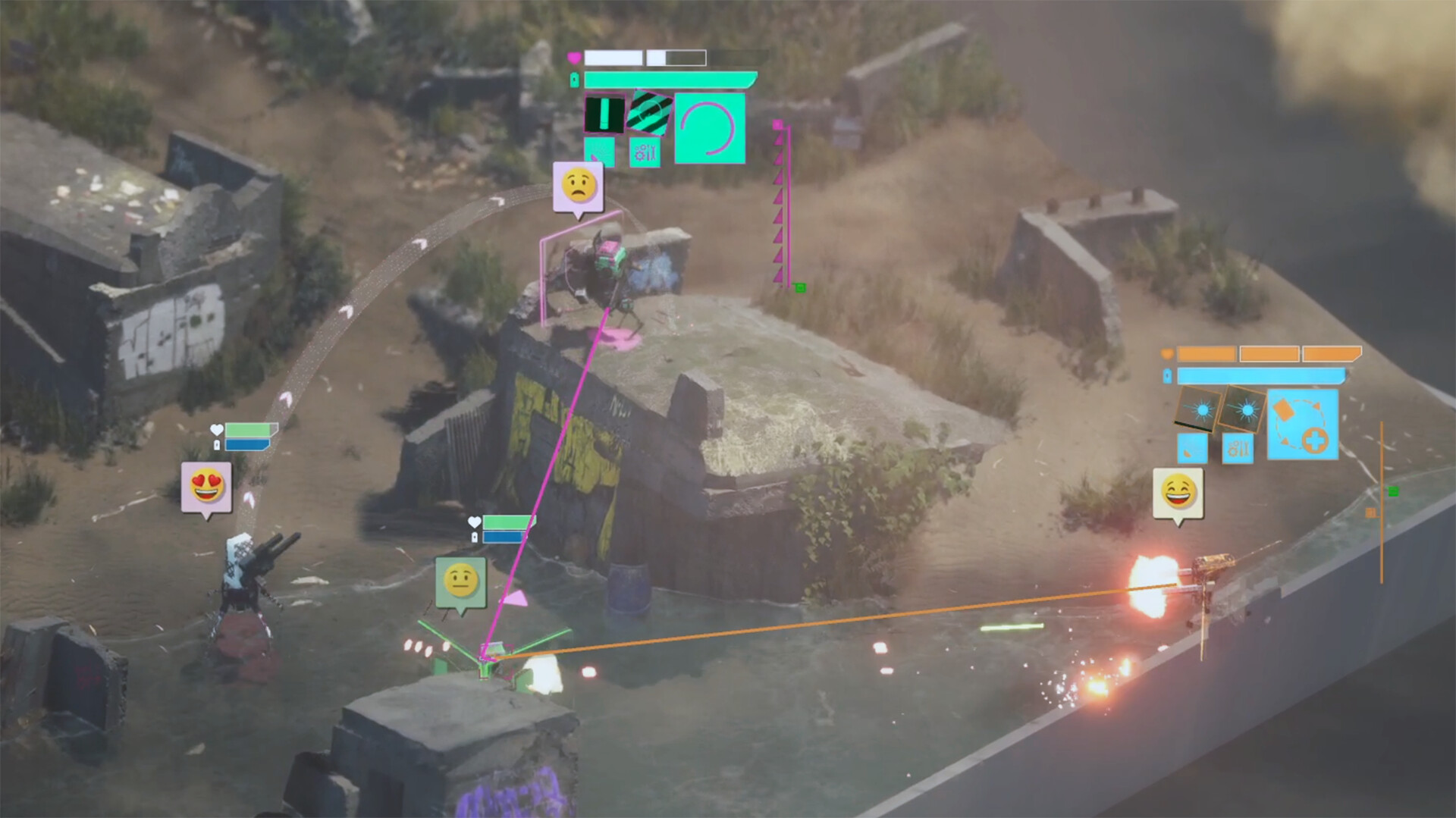
Task: Select the second laser-burst ability on orange panel
Action: (1247, 411)
